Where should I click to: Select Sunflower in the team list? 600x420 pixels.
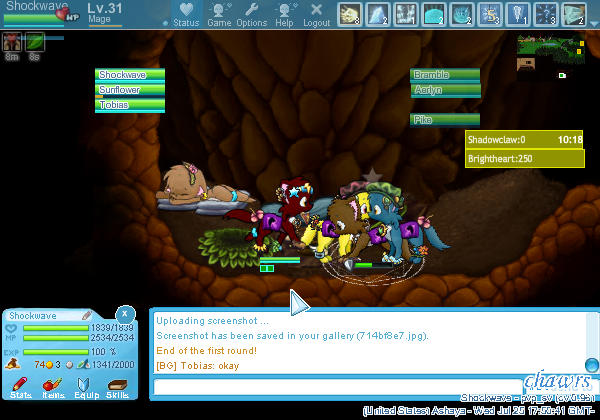coord(132,90)
